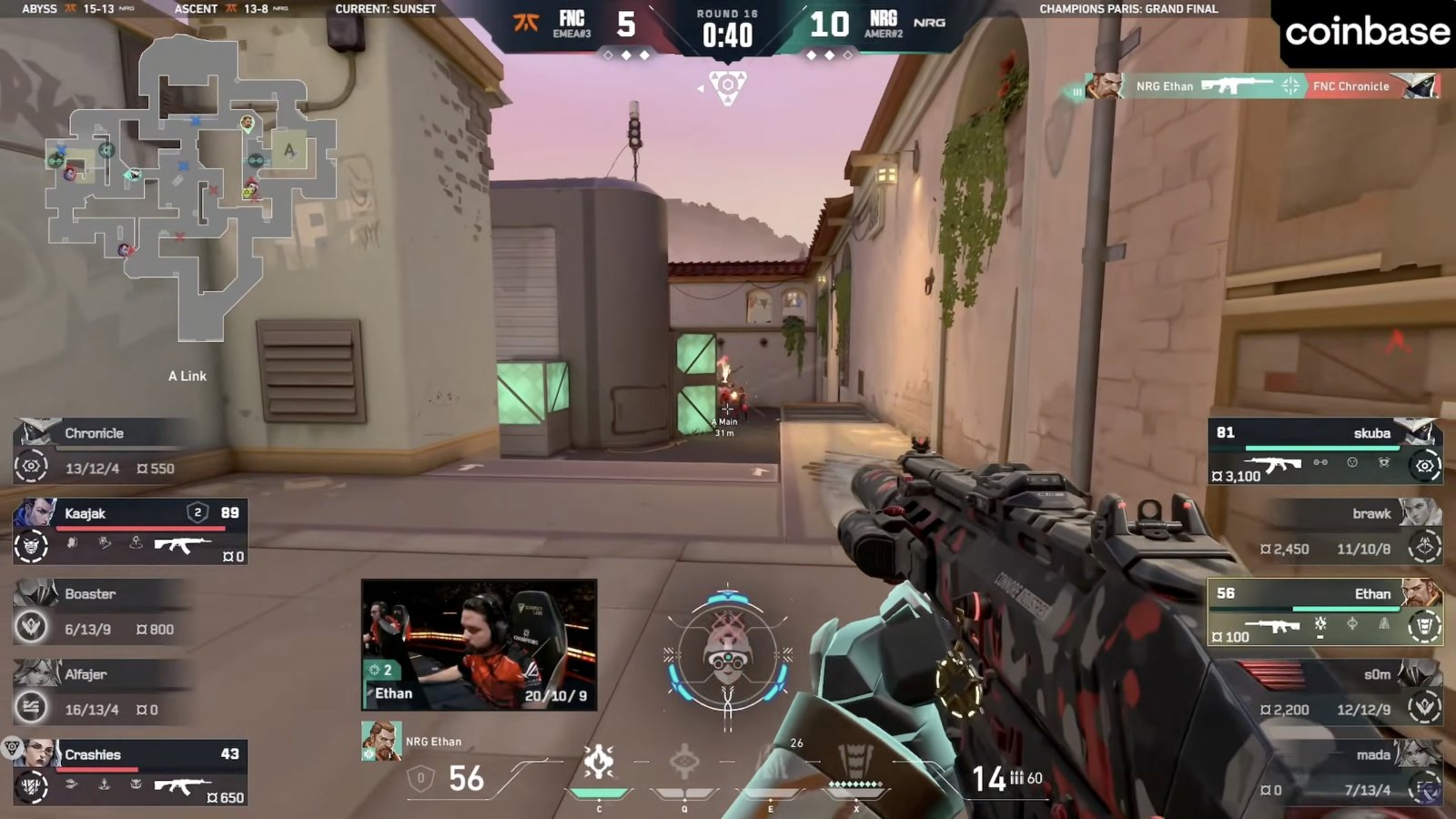
Task: Choose Boaster's player row
Action: (105, 612)
